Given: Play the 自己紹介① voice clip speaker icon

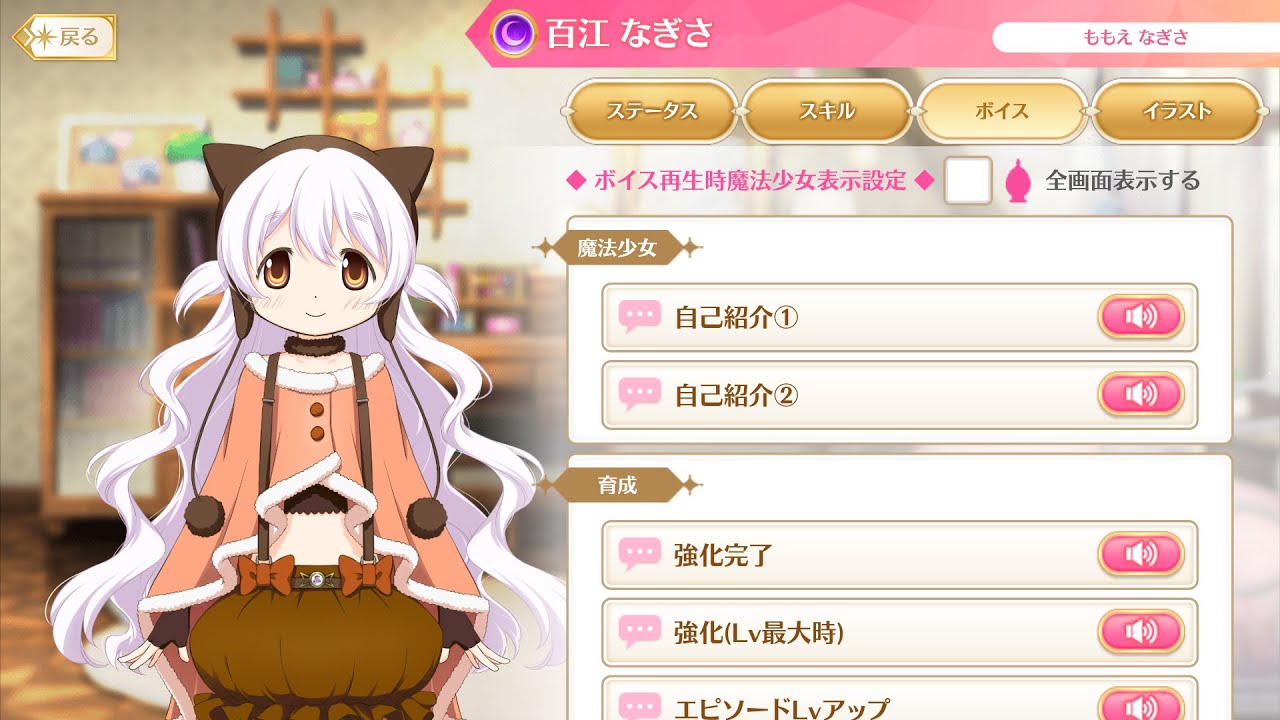Looking at the screenshot, I should coord(1140,315).
